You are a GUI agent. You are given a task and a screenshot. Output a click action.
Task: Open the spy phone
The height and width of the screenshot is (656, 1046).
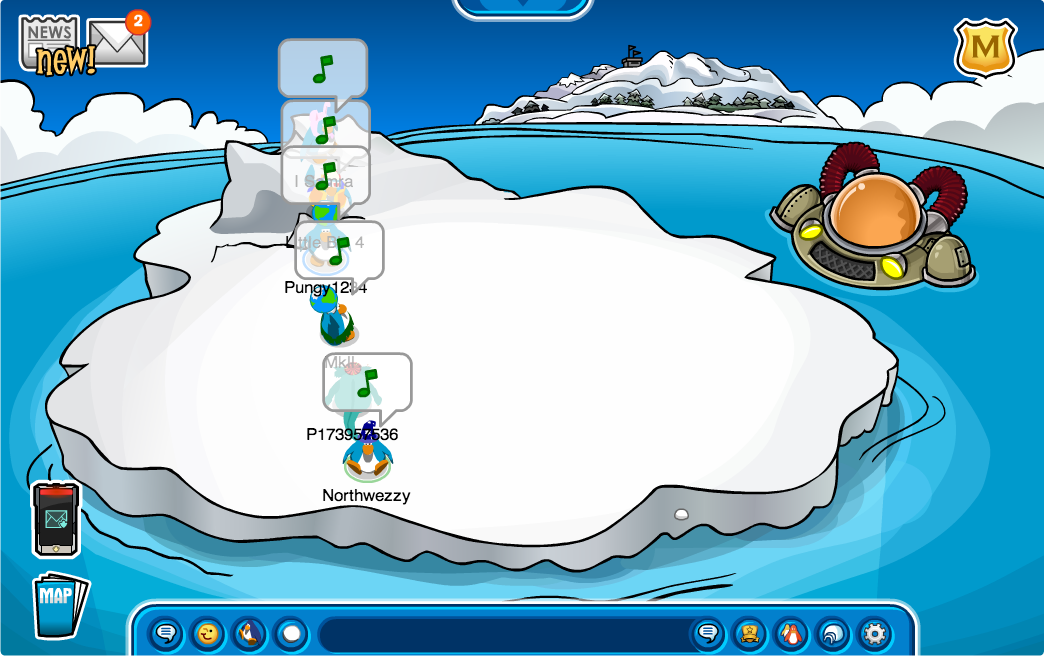56,519
